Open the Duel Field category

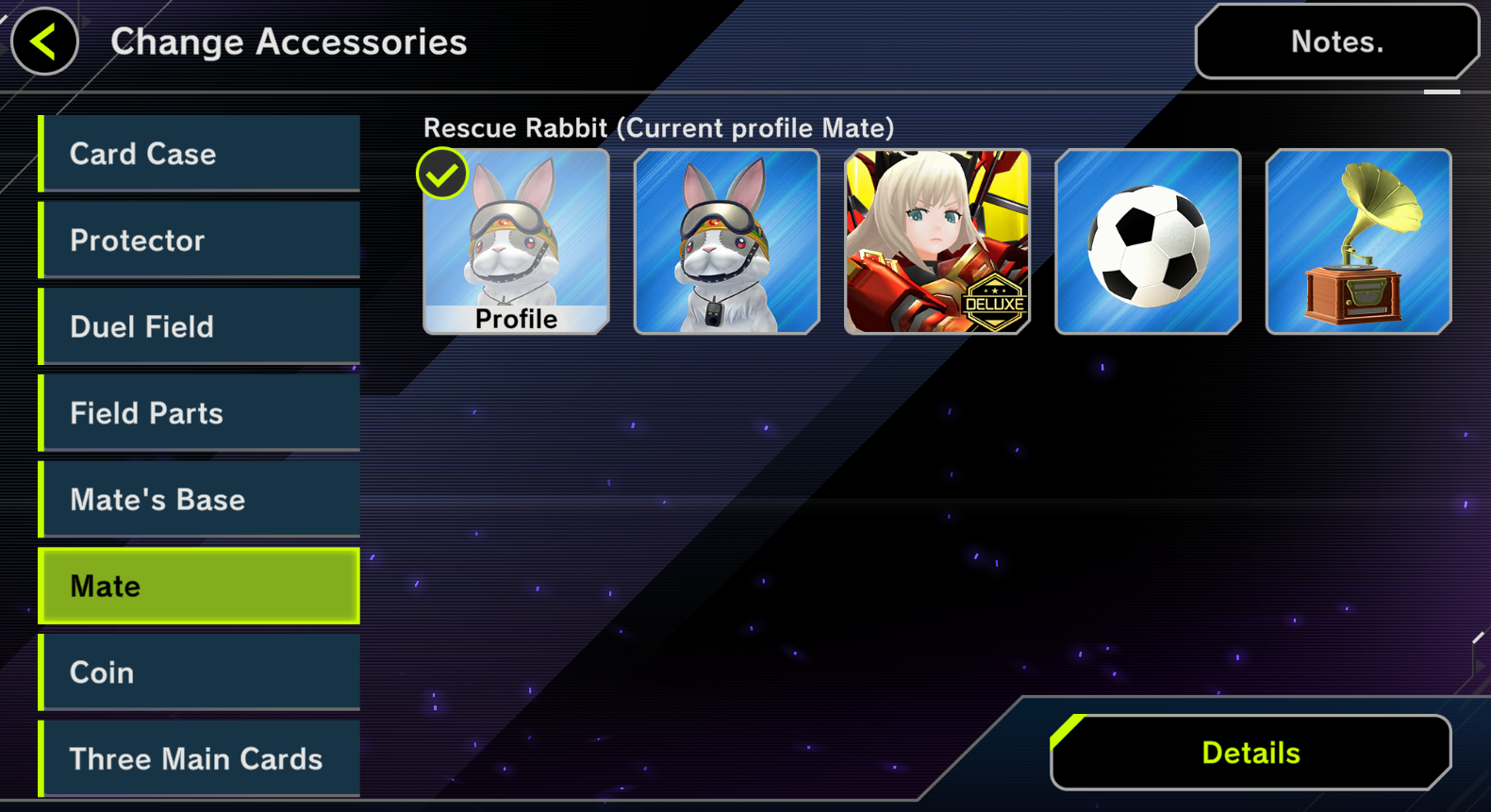click(x=200, y=327)
